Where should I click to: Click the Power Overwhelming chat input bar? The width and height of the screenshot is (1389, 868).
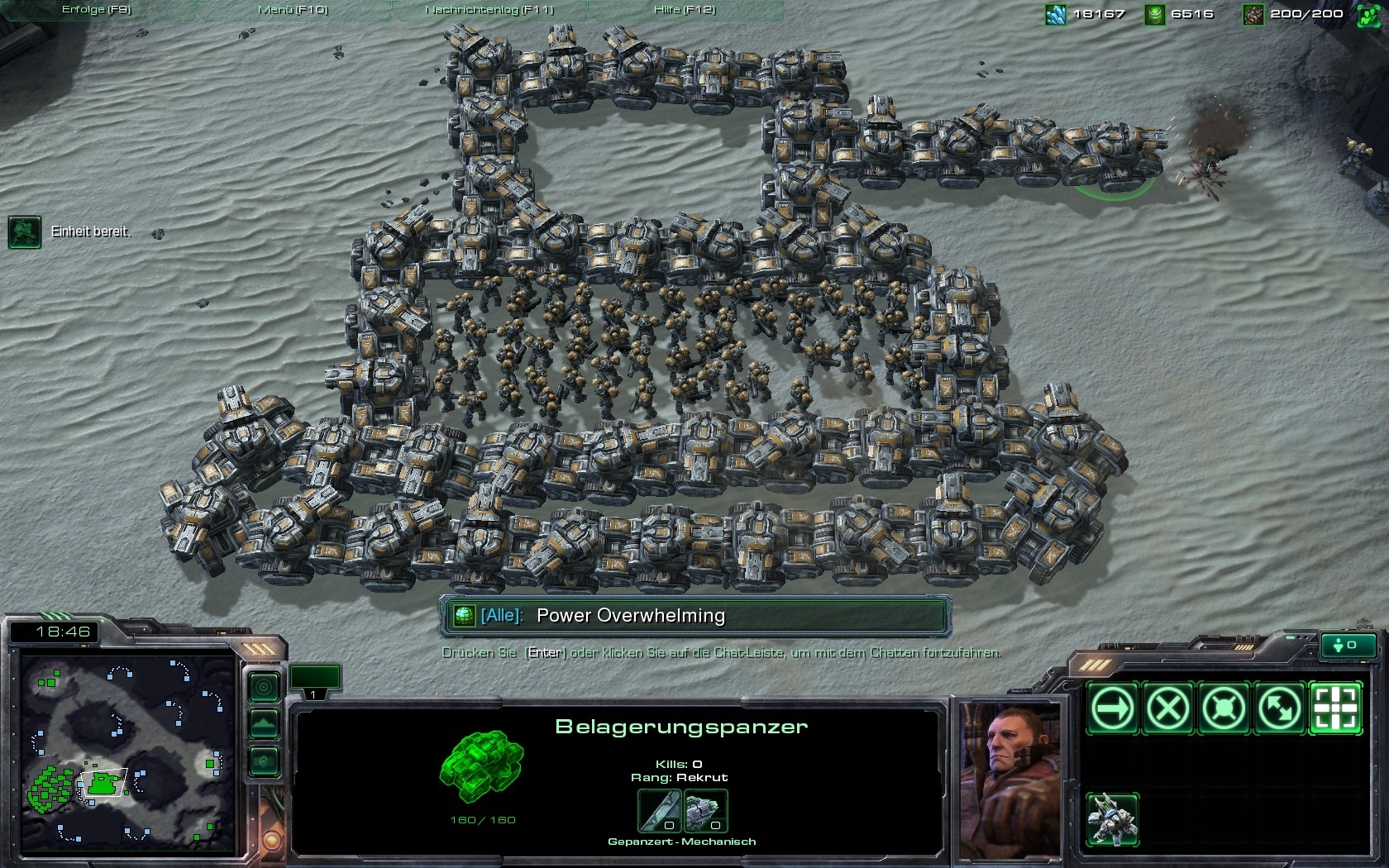[x=694, y=616]
